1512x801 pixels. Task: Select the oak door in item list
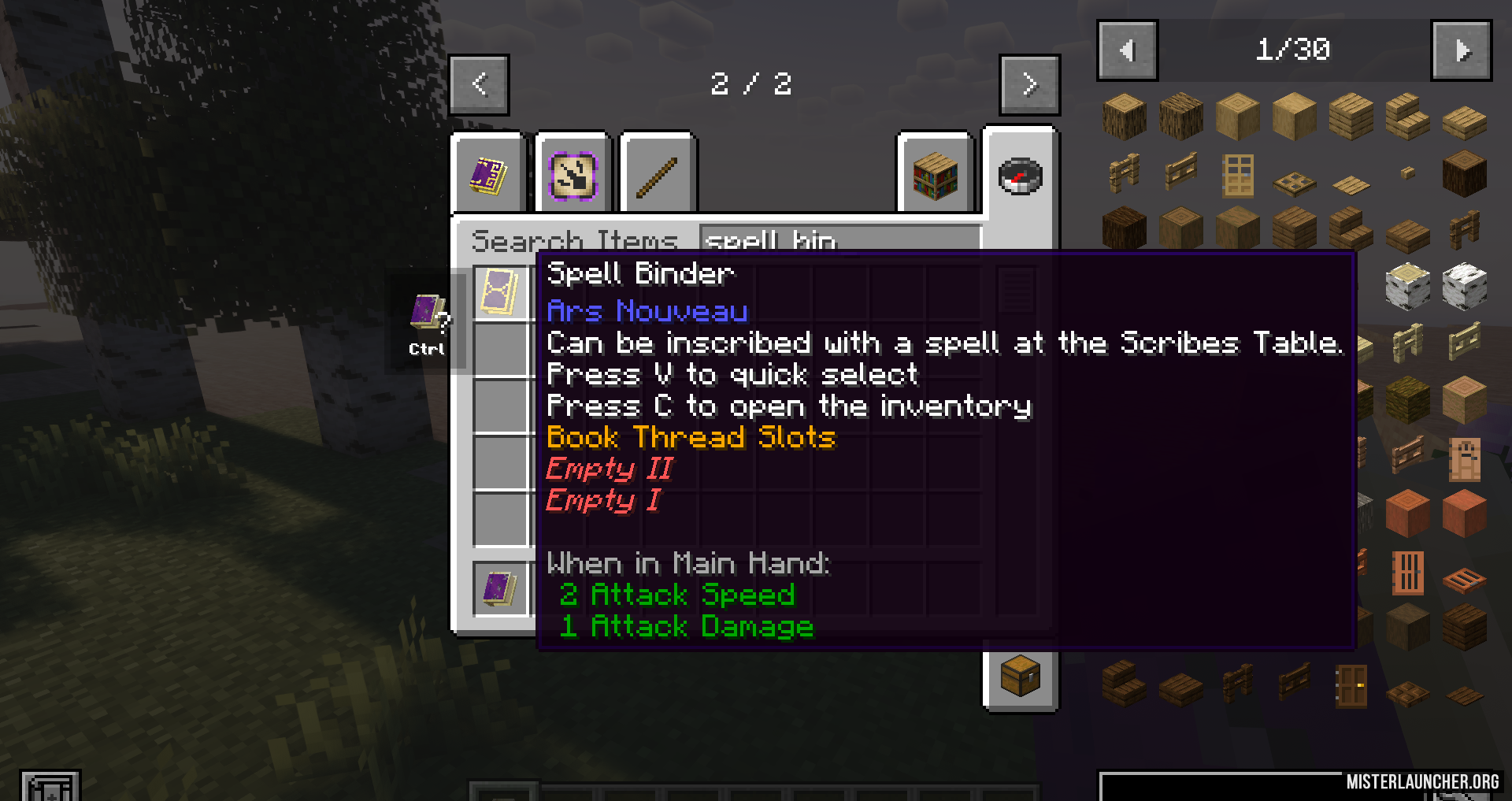(x=1237, y=175)
